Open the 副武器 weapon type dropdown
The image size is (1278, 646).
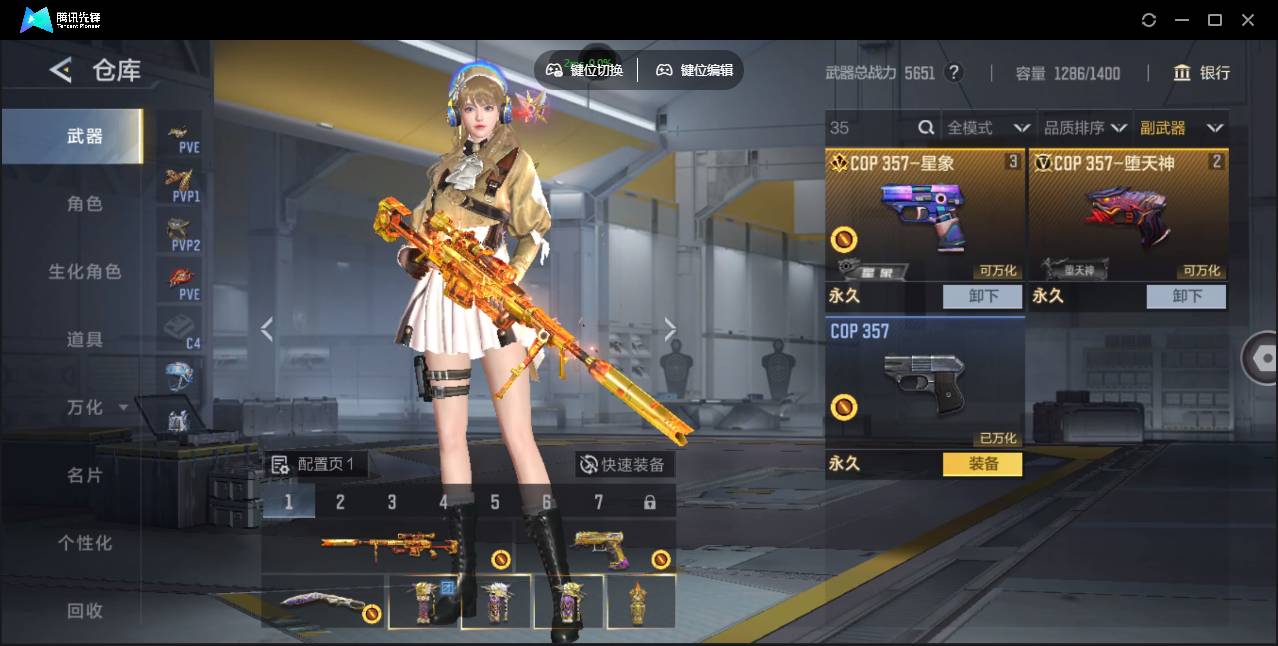(x=1181, y=128)
